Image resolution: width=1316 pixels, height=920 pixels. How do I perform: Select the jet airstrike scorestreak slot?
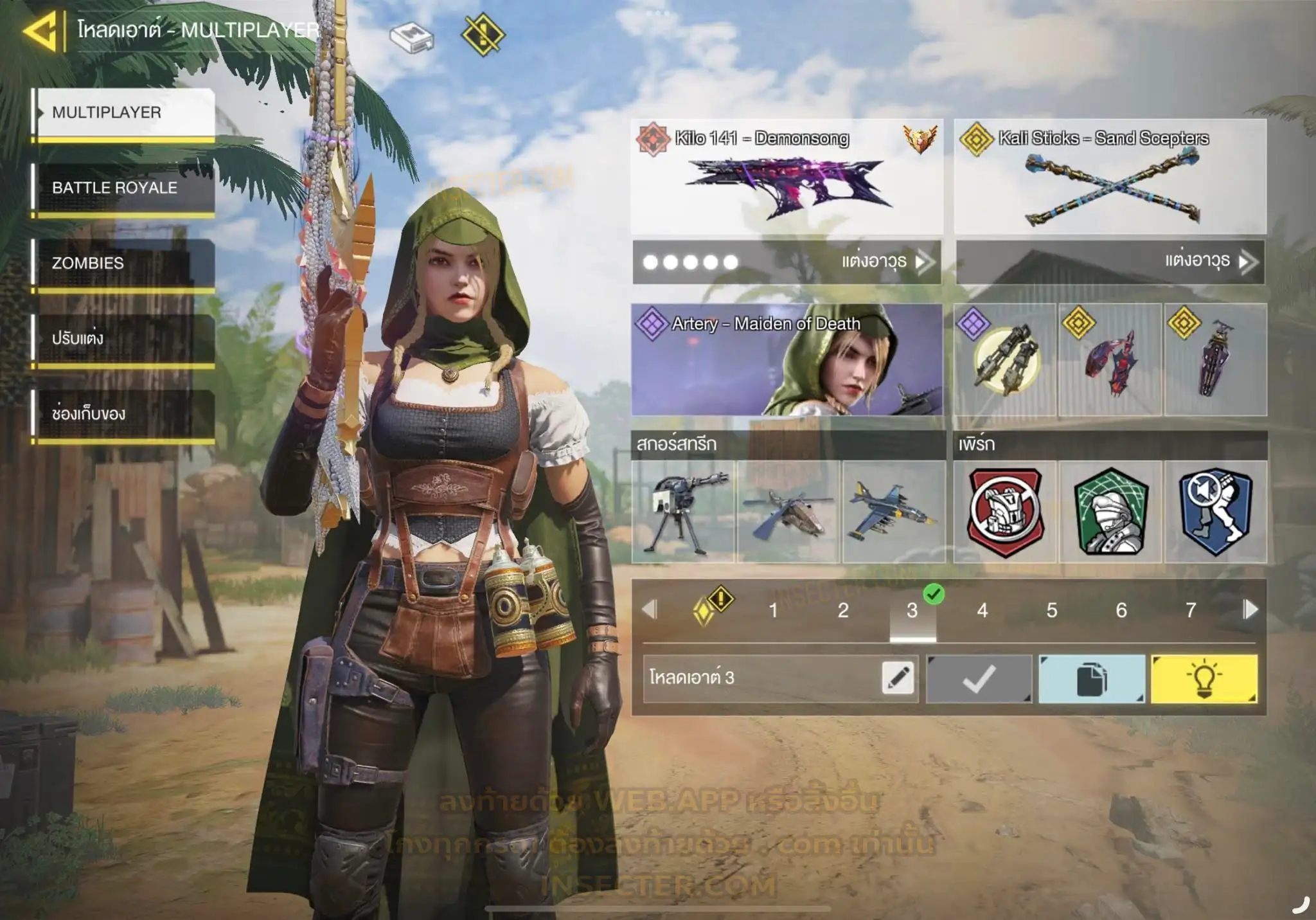tap(893, 512)
